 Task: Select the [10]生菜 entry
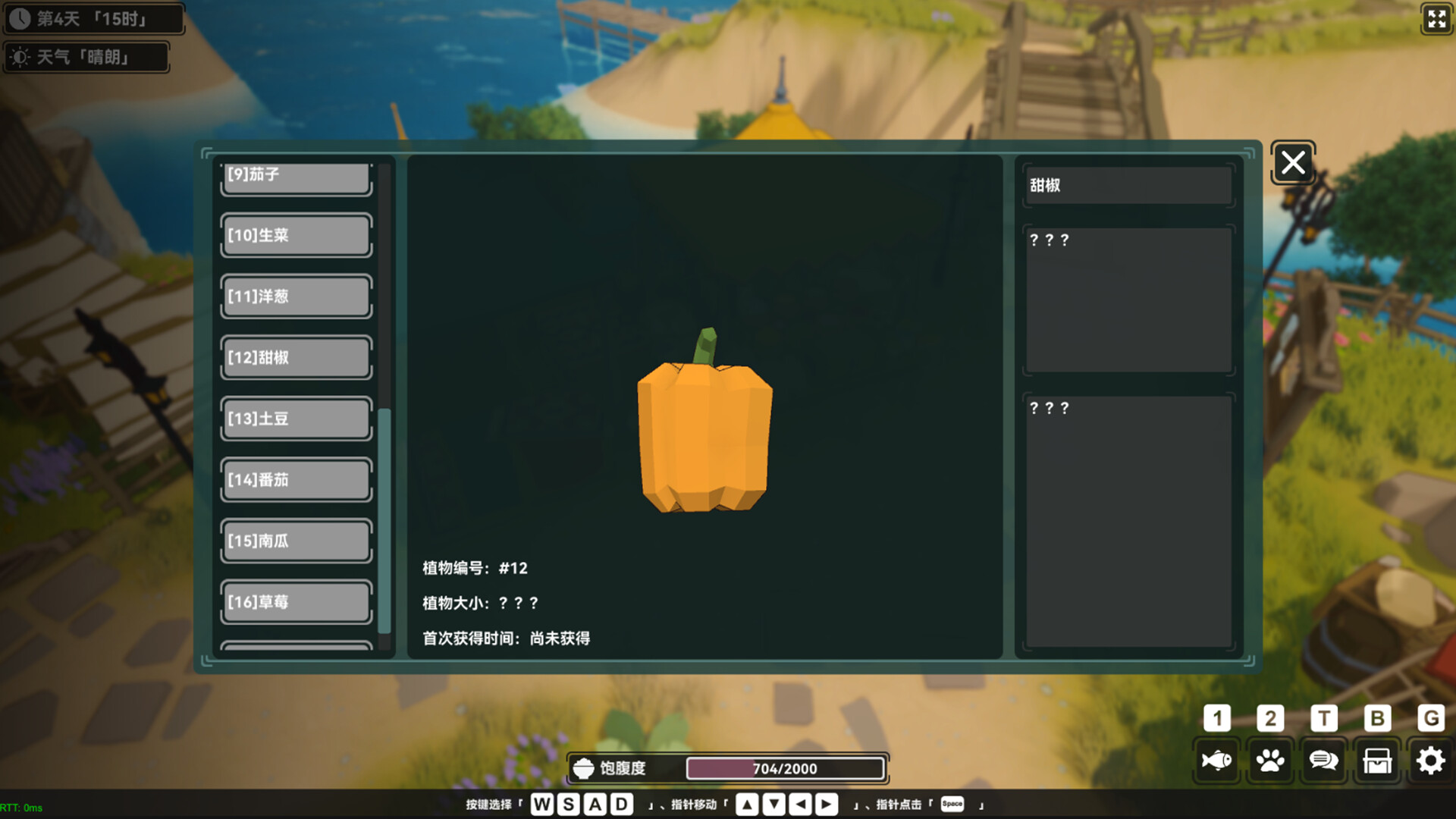pos(295,235)
